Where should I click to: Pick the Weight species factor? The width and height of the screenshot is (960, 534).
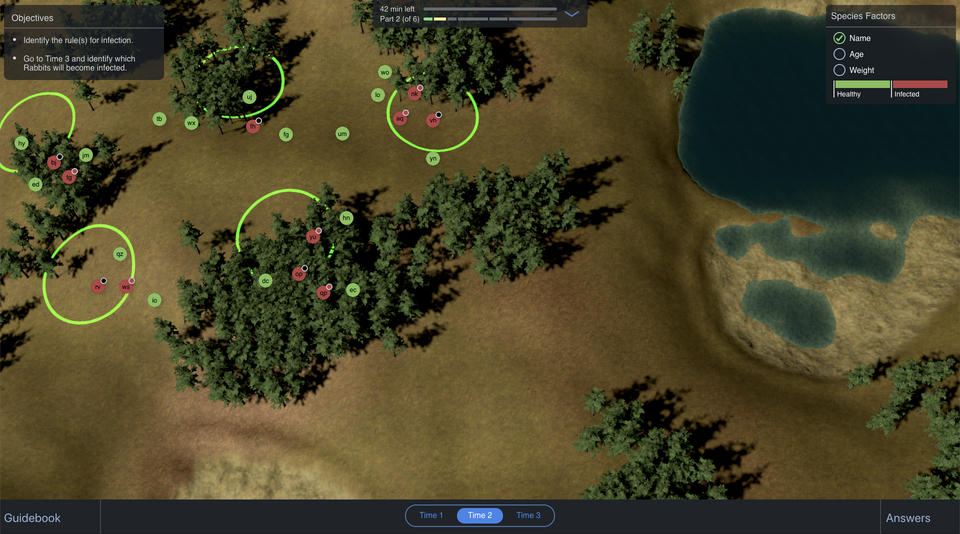pyautogui.click(x=840, y=70)
